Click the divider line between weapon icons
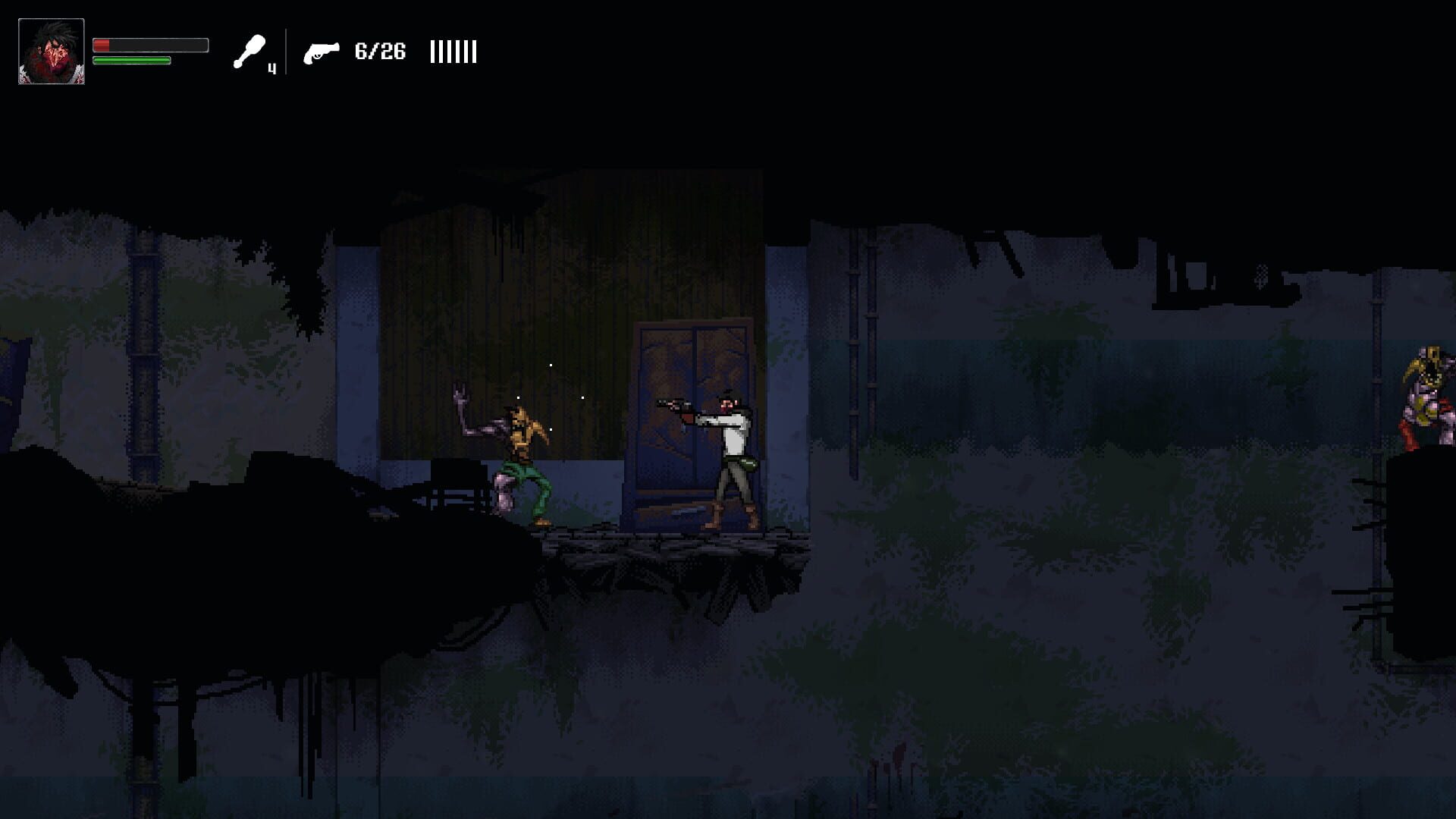The height and width of the screenshot is (819, 1456). point(286,52)
